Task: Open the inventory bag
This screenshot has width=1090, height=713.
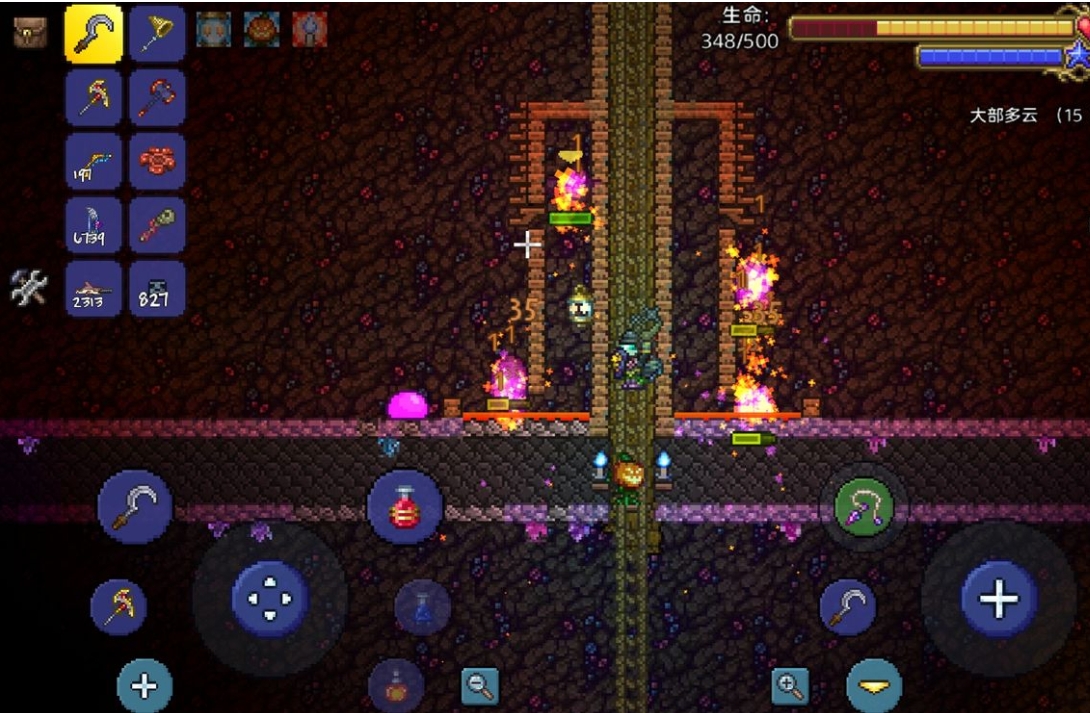Action: tap(30, 33)
